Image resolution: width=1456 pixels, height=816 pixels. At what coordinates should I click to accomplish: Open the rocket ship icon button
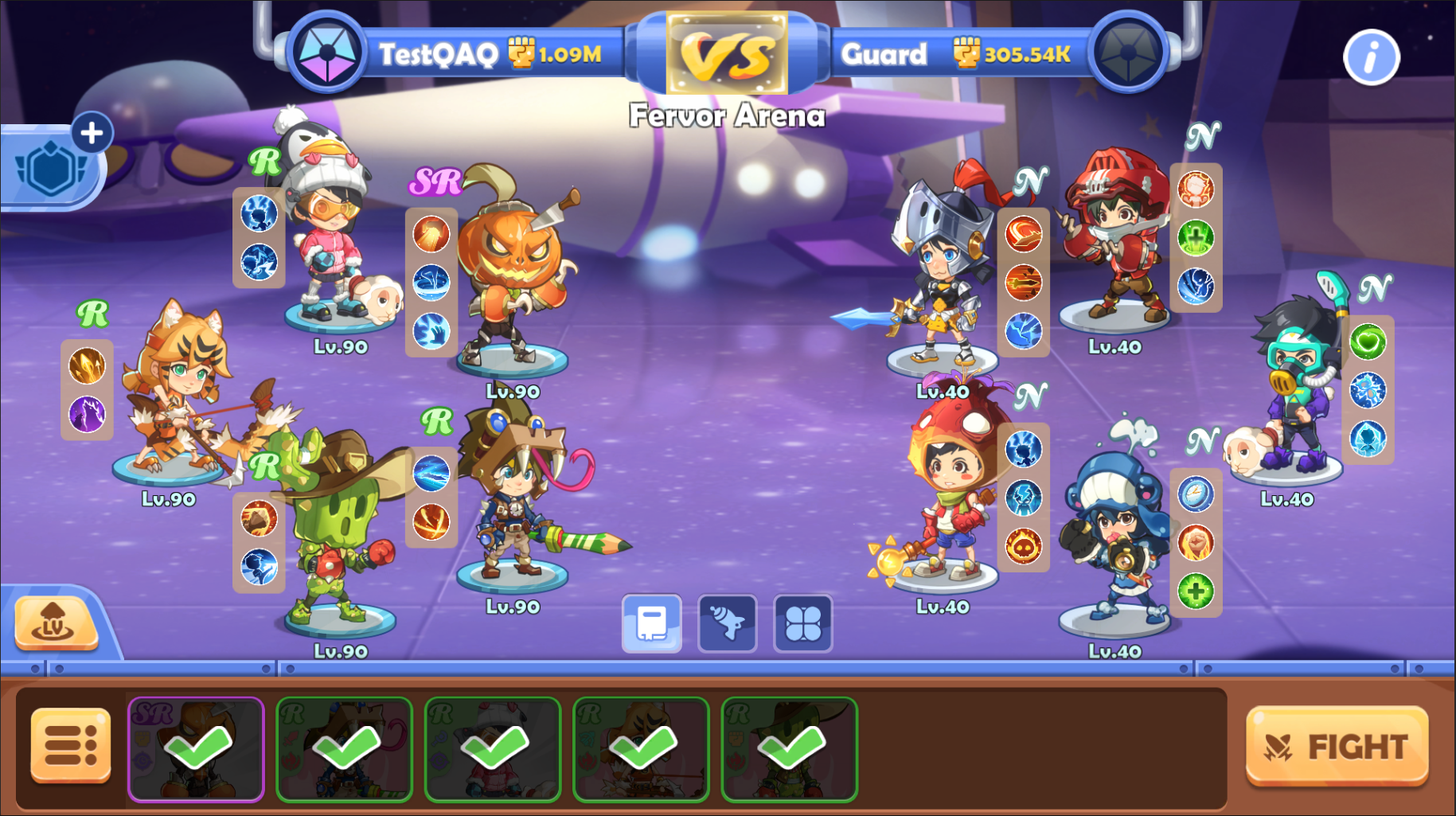pos(727,623)
